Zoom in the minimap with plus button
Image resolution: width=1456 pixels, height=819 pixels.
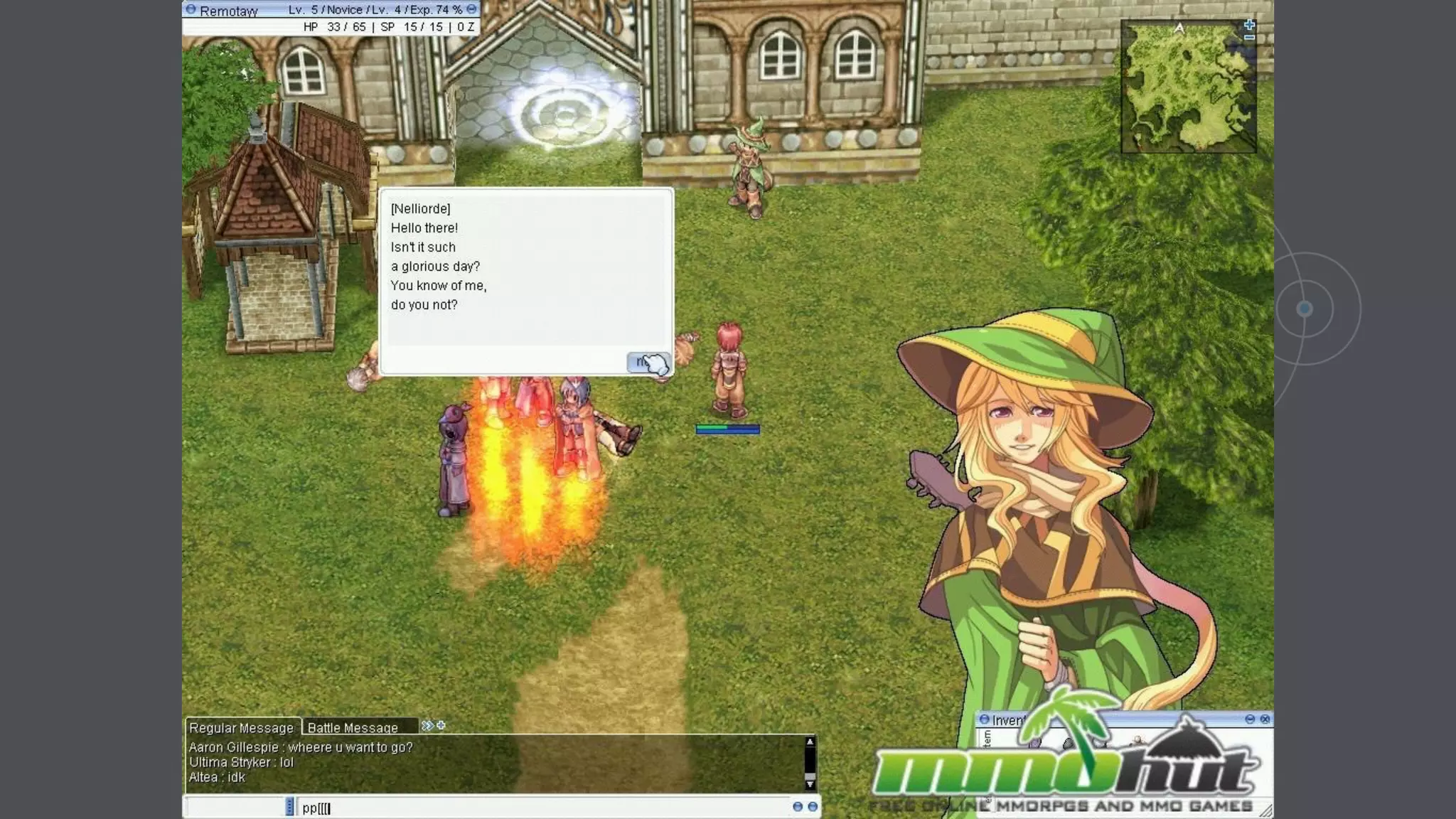pyautogui.click(x=1250, y=25)
